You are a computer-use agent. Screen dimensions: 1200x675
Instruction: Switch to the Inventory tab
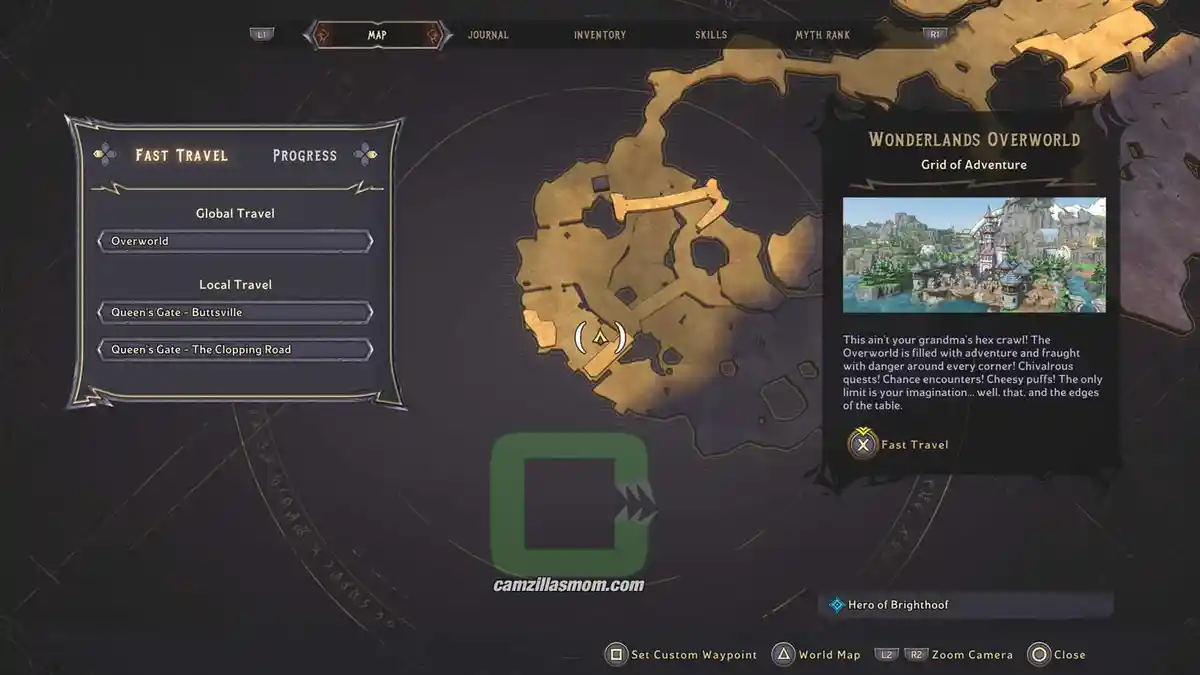(600, 35)
